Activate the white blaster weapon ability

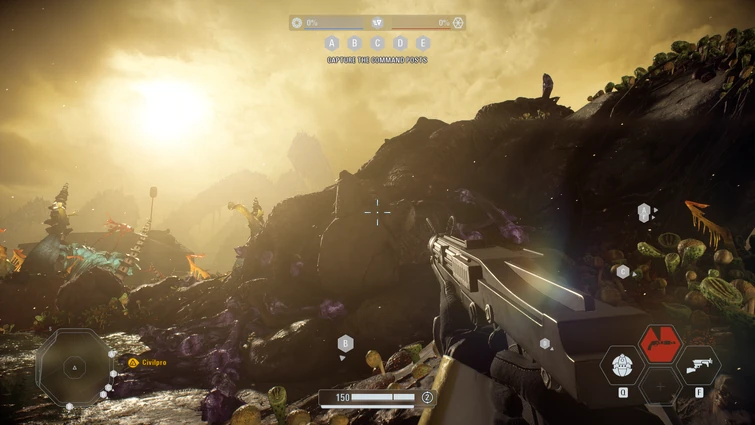tap(697, 366)
